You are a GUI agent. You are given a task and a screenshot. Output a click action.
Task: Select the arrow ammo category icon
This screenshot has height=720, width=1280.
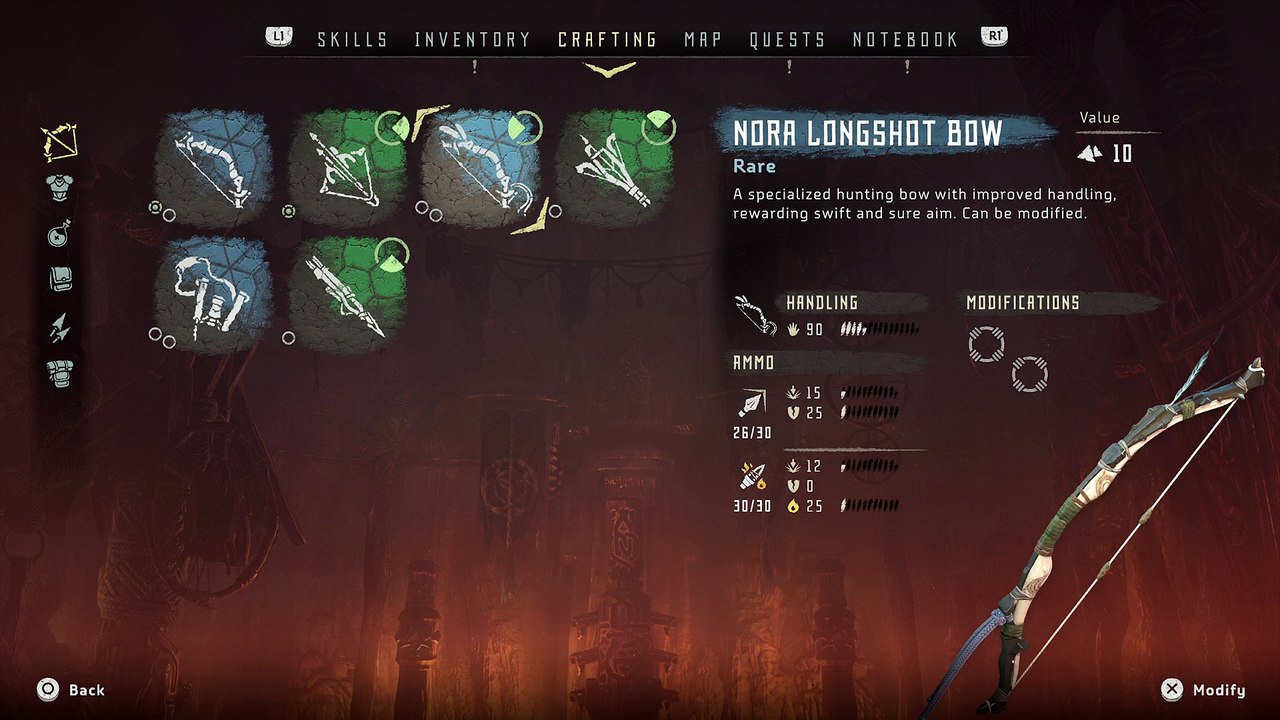(x=60, y=326)
